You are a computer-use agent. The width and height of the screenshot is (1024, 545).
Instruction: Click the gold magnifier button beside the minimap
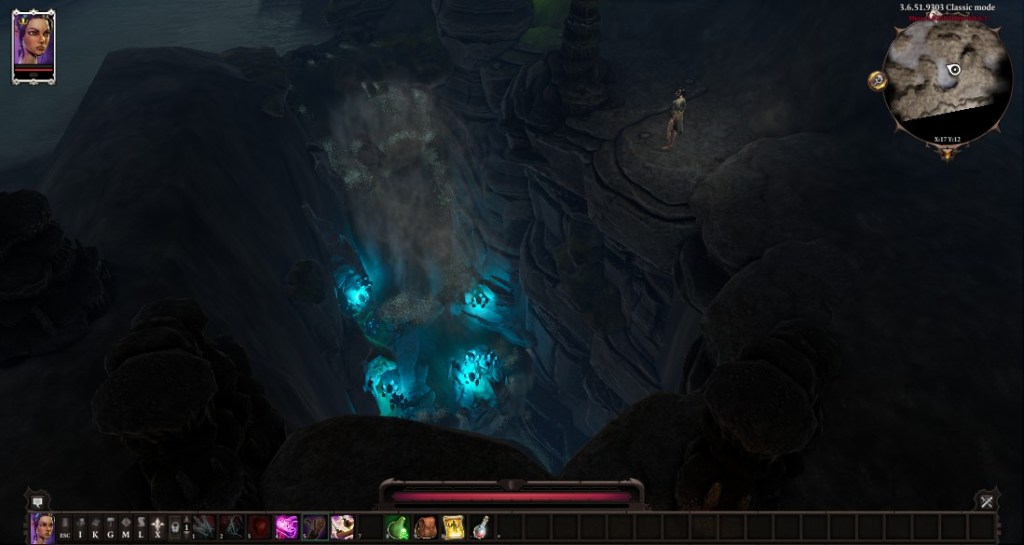point(877,80)
